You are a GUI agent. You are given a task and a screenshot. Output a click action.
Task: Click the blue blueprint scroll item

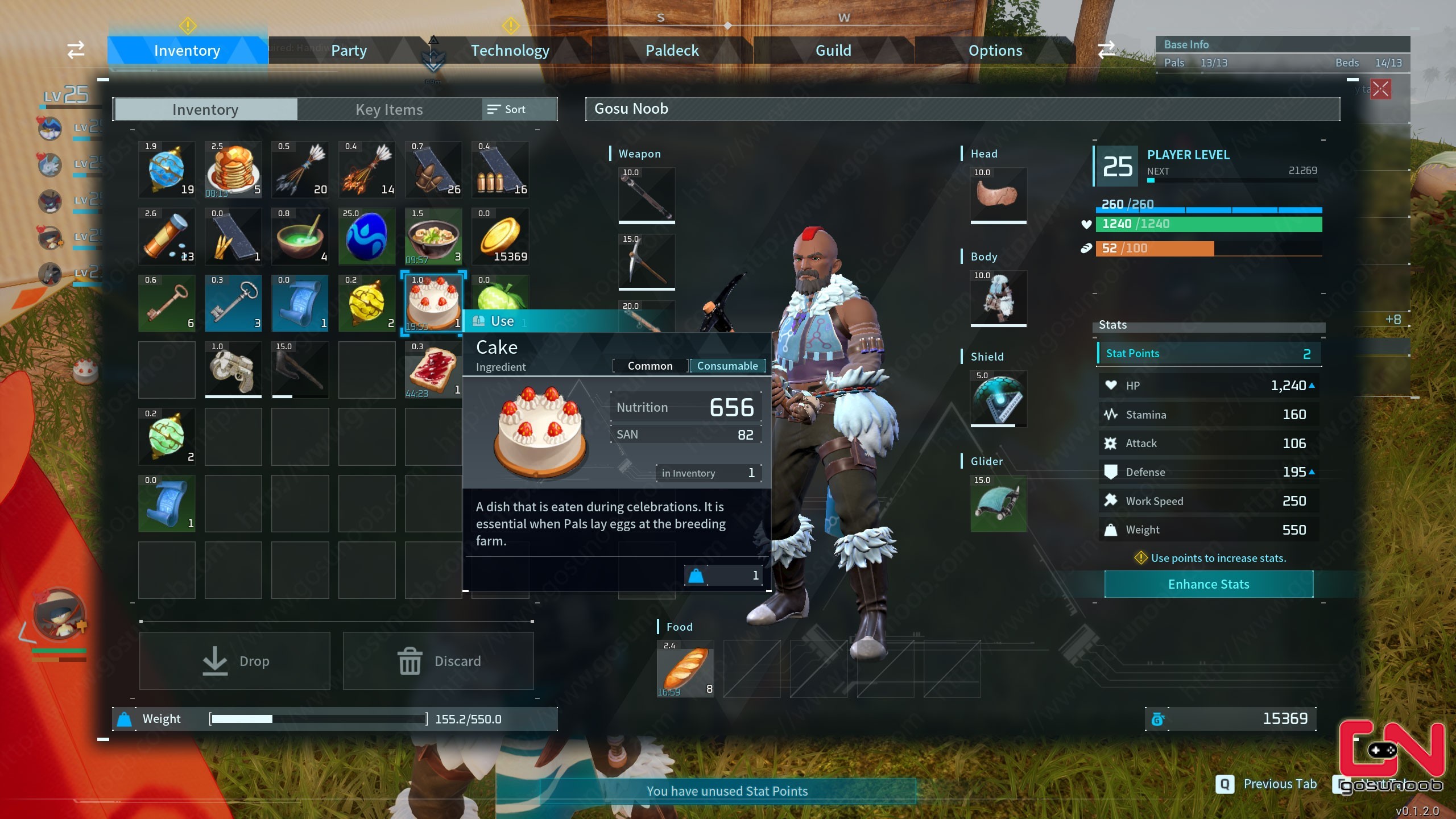click(300, 303)
